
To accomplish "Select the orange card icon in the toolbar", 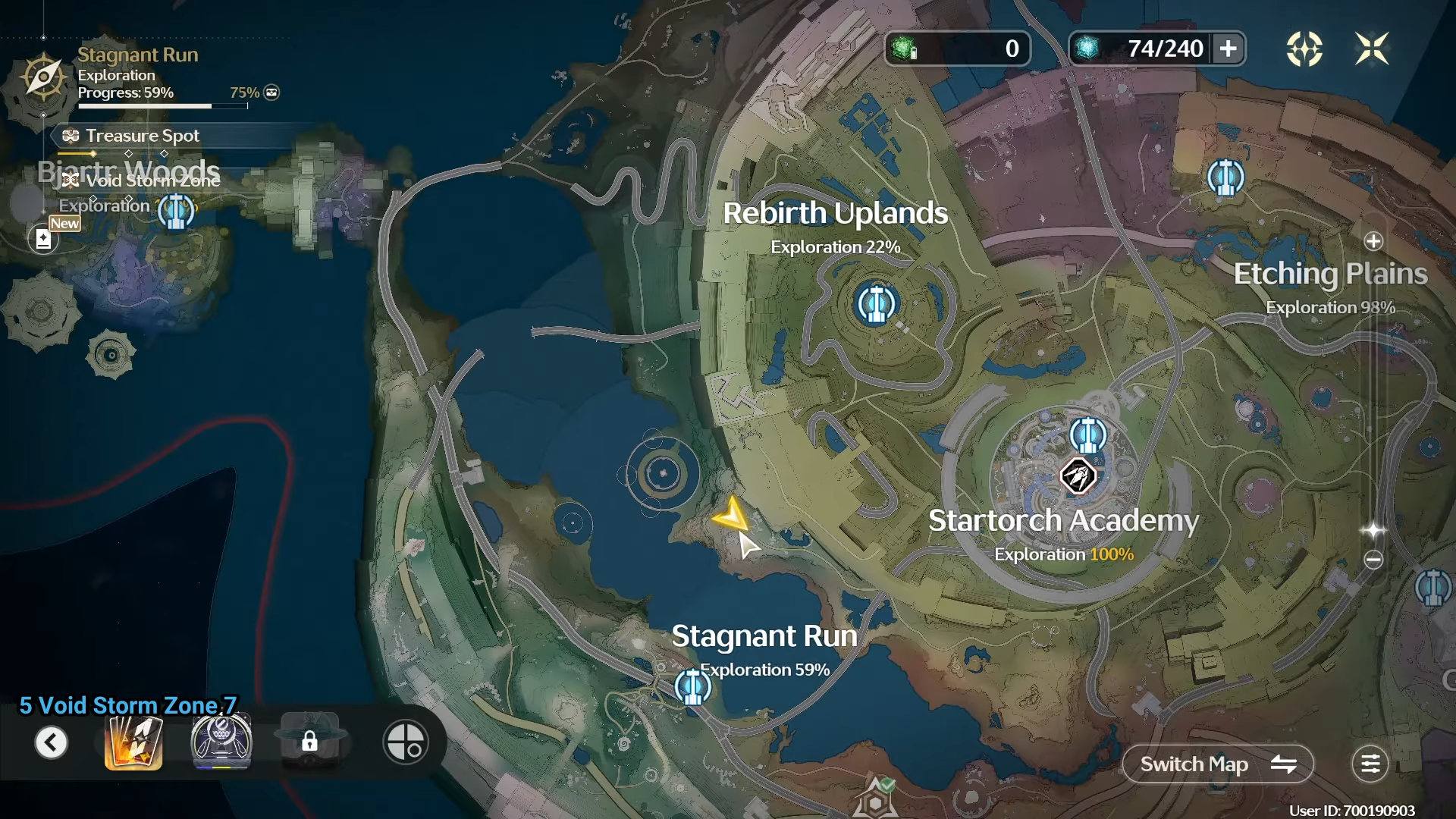I will click(x=133, y=742).
